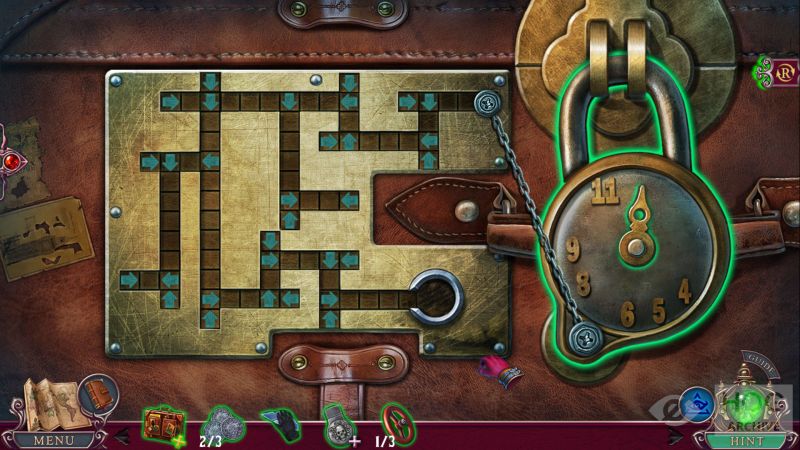
Task: Click the blue emblem beside the hint orb
Action: pos(697,405)
